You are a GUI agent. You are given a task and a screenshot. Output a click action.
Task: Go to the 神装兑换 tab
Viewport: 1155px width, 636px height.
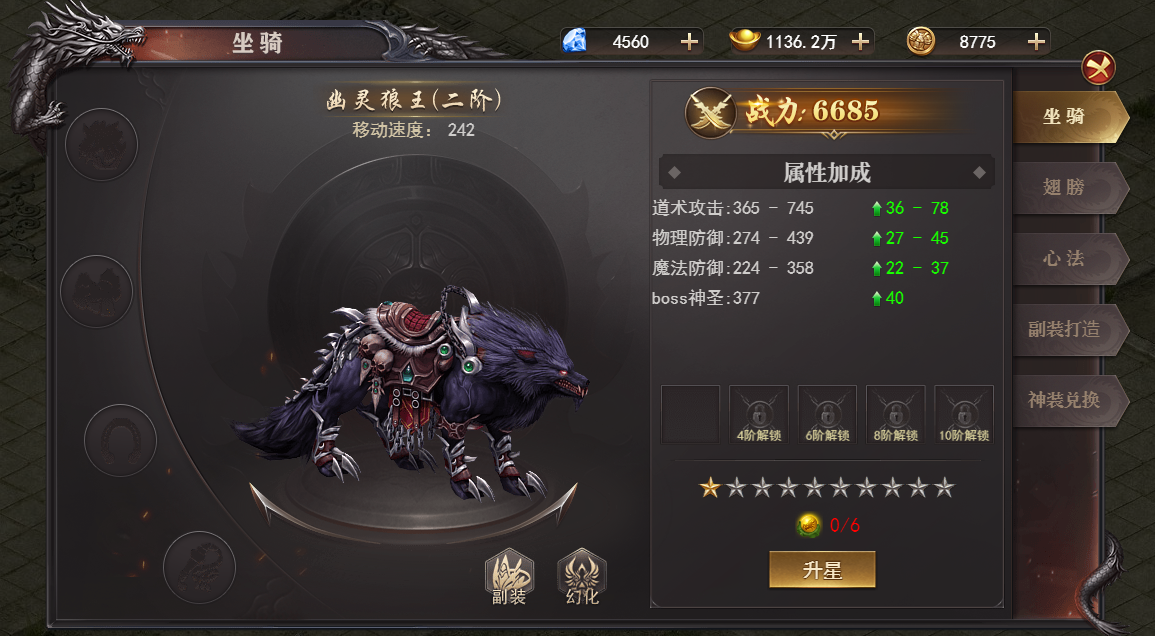[x=1064, y=400]
